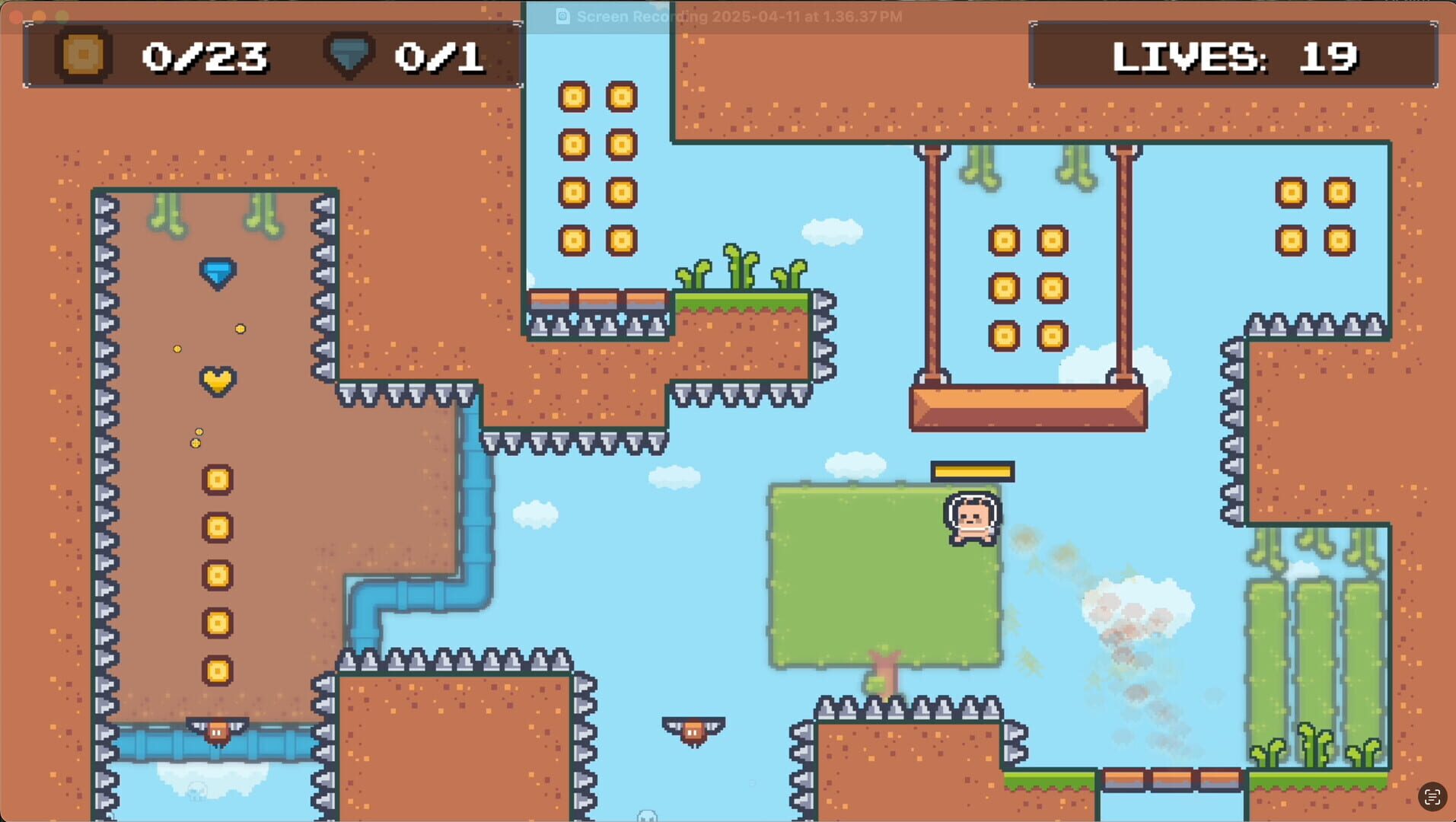
Task: Click the LIVES: 19 display panel
Action: coord(1233,55)
